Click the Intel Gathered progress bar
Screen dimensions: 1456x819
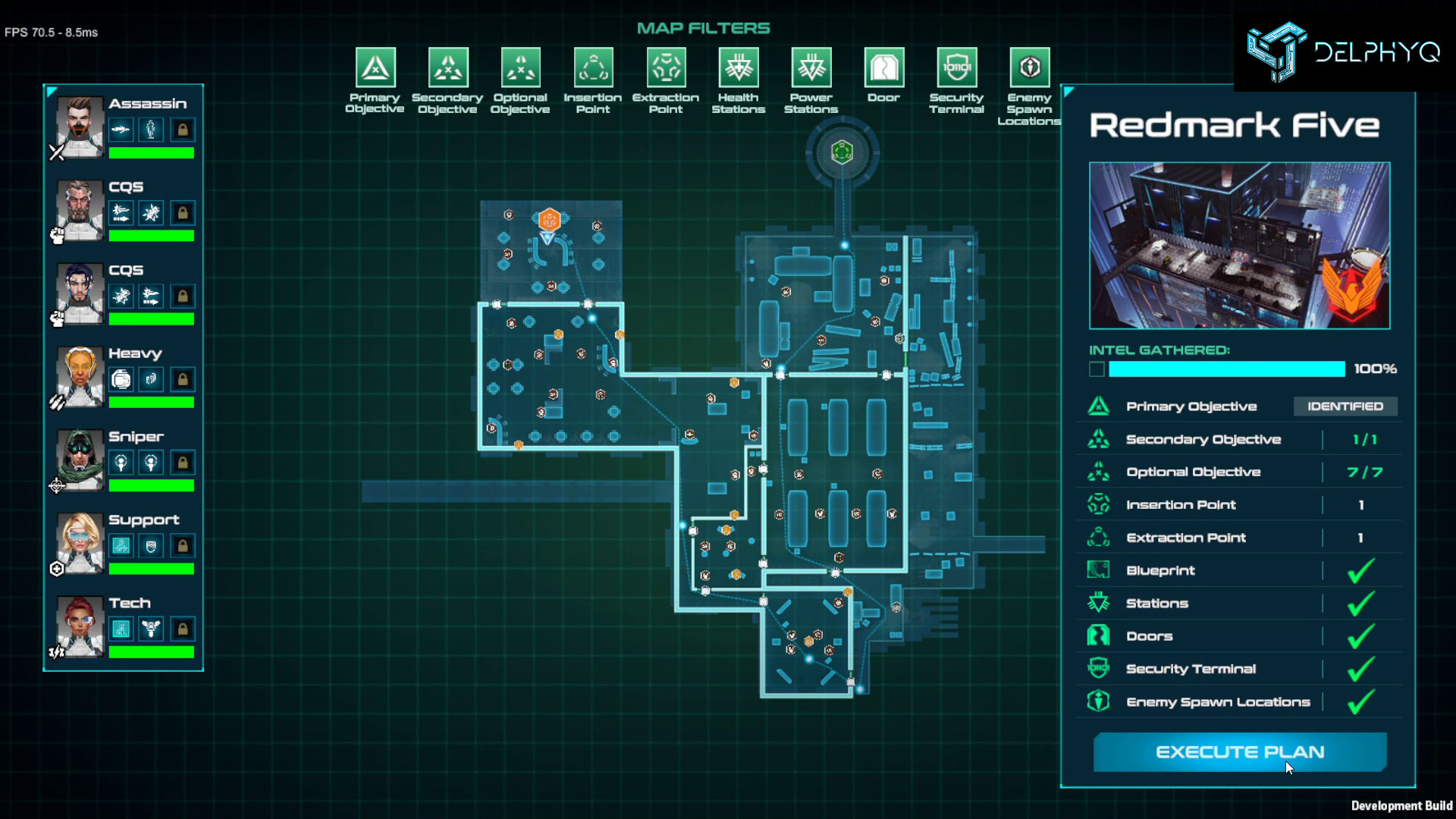click(1225, 369)
